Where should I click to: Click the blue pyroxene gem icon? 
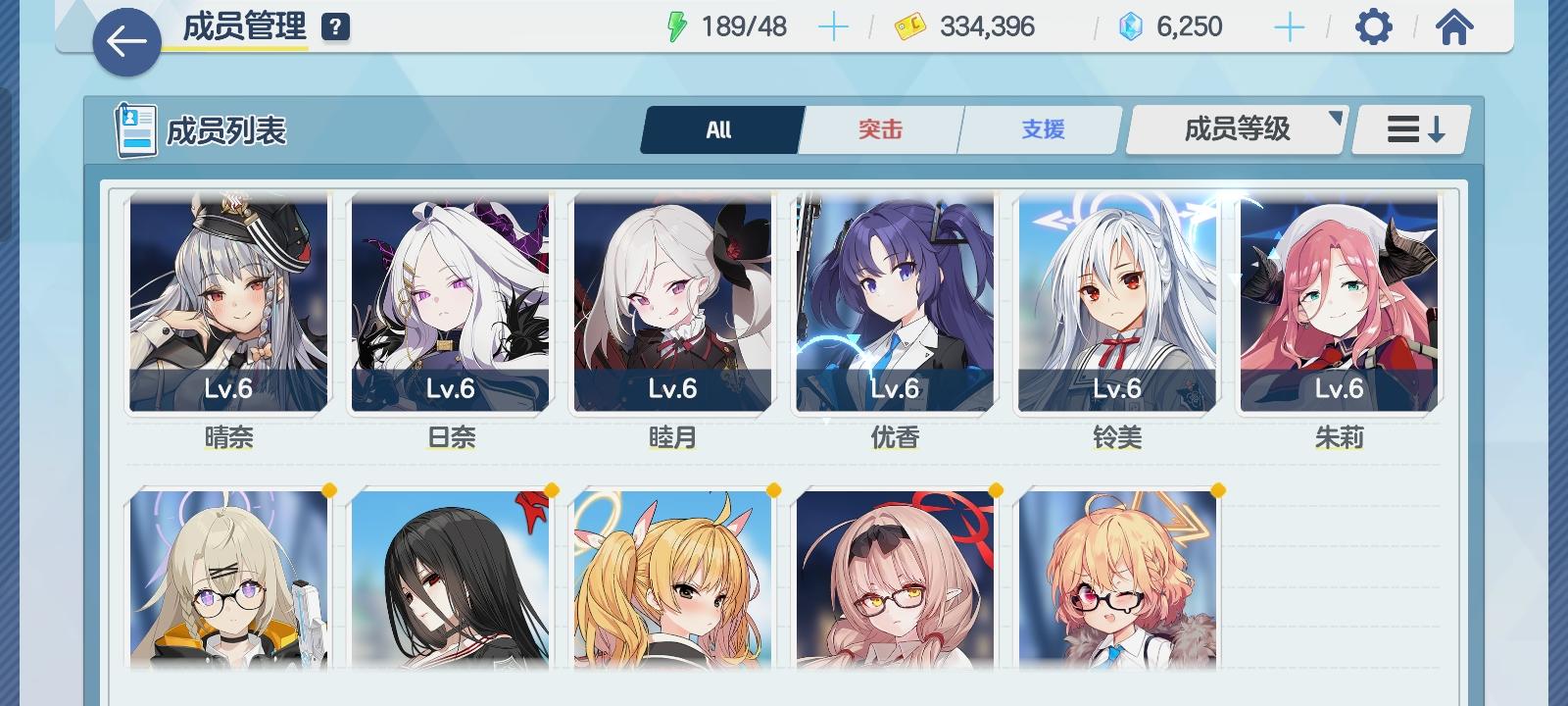tap(1132, 26)
